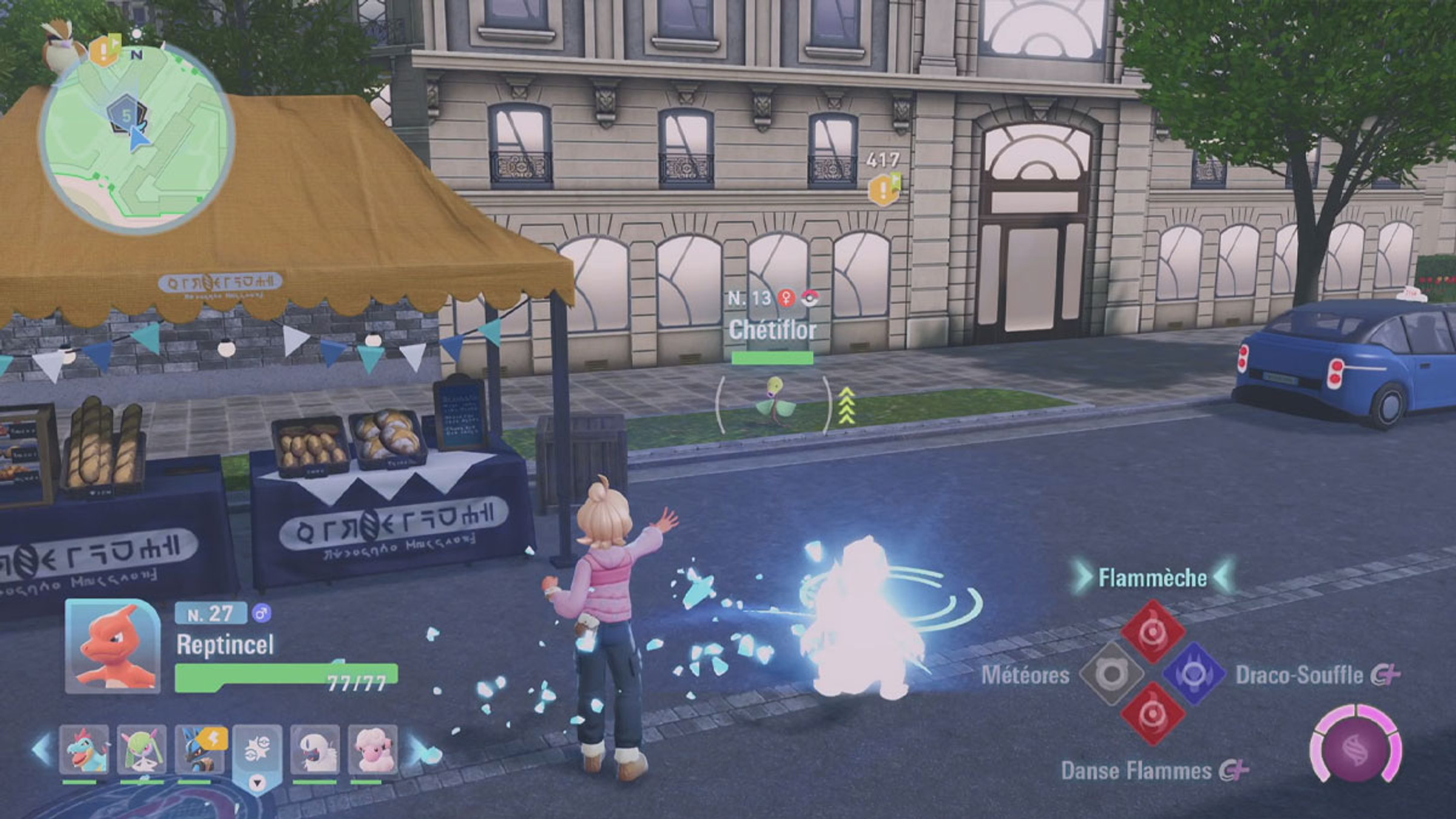Select Lucario party slot
The image size is (1456, 819).
coord(200,750)
